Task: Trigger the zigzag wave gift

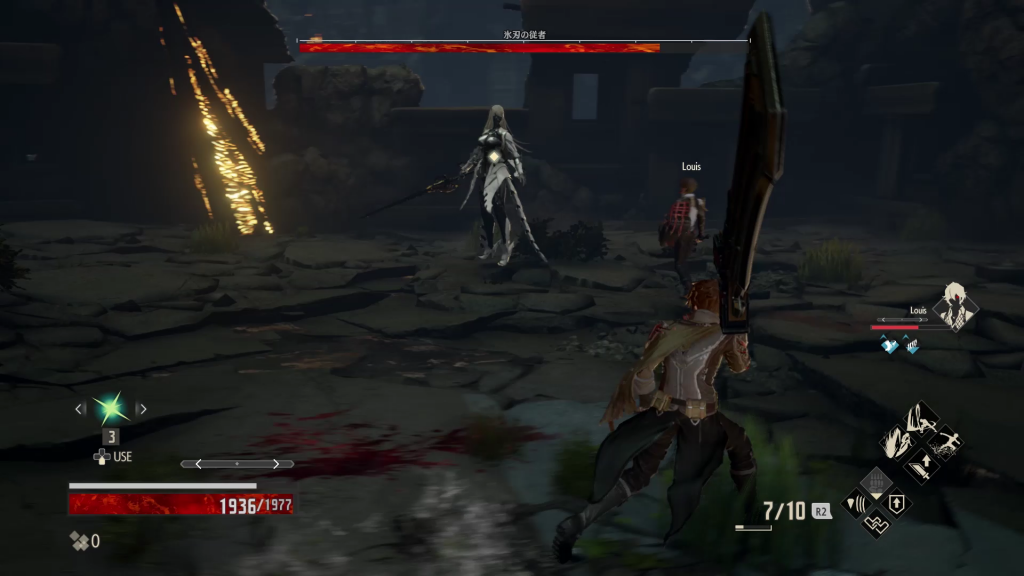Action: click(877, 521)
